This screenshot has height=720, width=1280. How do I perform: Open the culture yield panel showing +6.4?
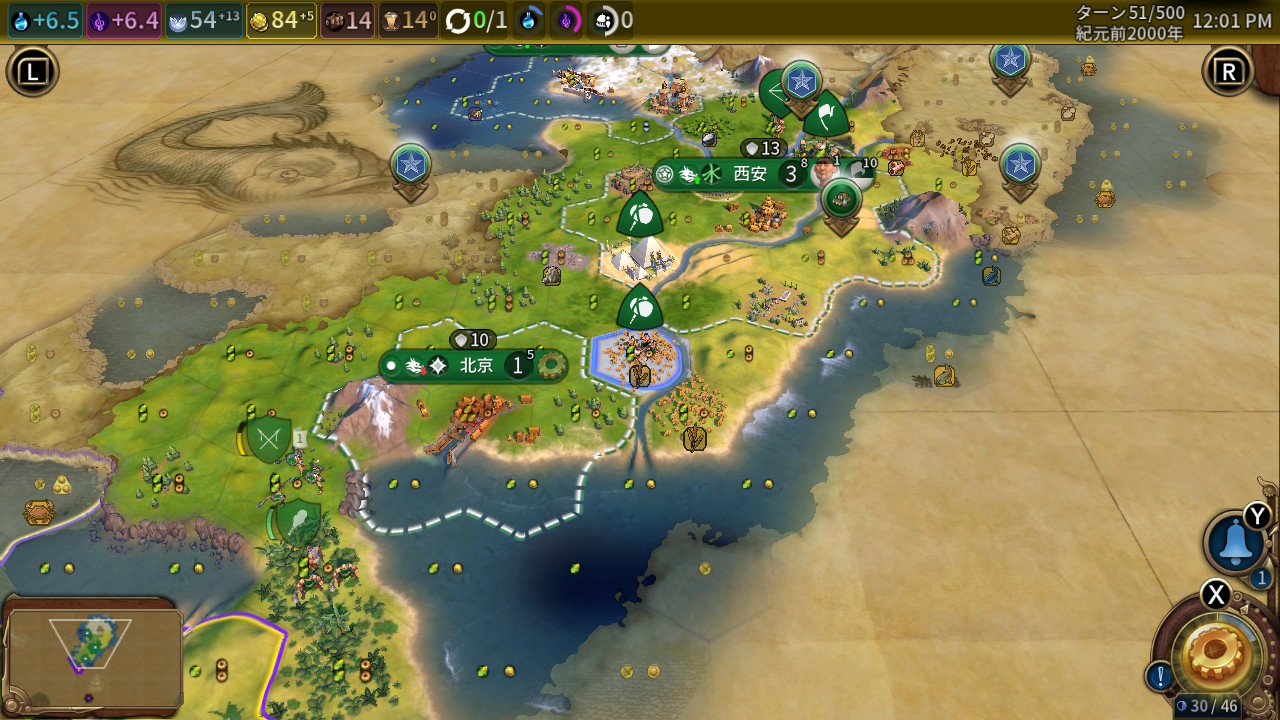[x=124, y=21]
